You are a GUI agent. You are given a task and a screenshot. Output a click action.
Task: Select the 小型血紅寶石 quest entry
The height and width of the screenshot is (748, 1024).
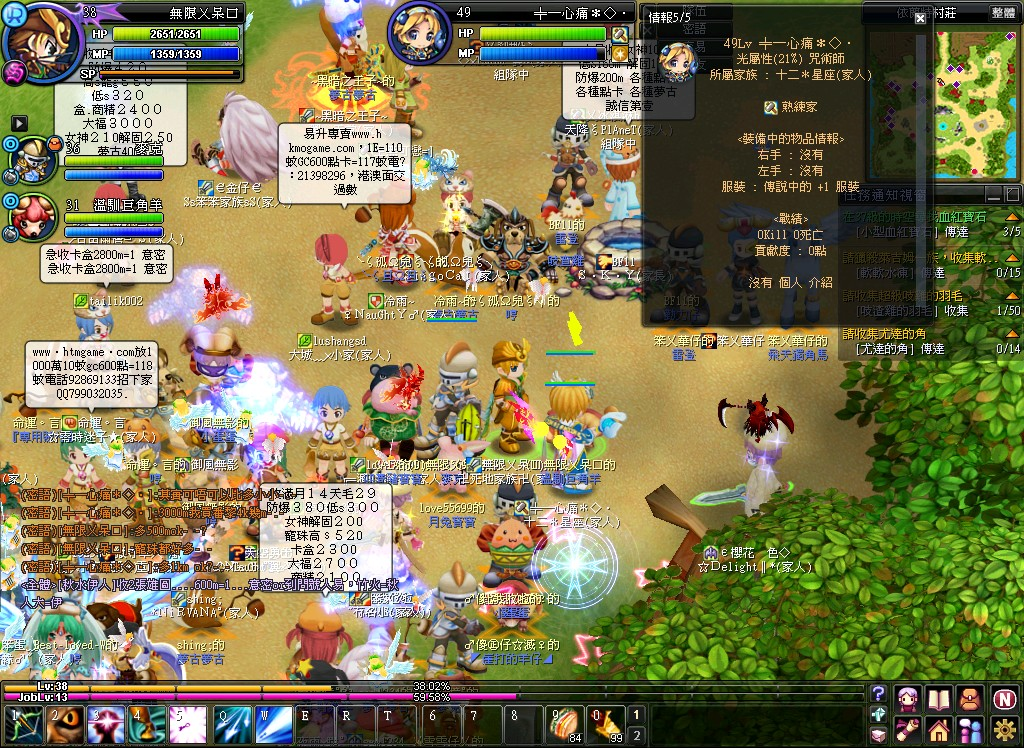(902, 231)
